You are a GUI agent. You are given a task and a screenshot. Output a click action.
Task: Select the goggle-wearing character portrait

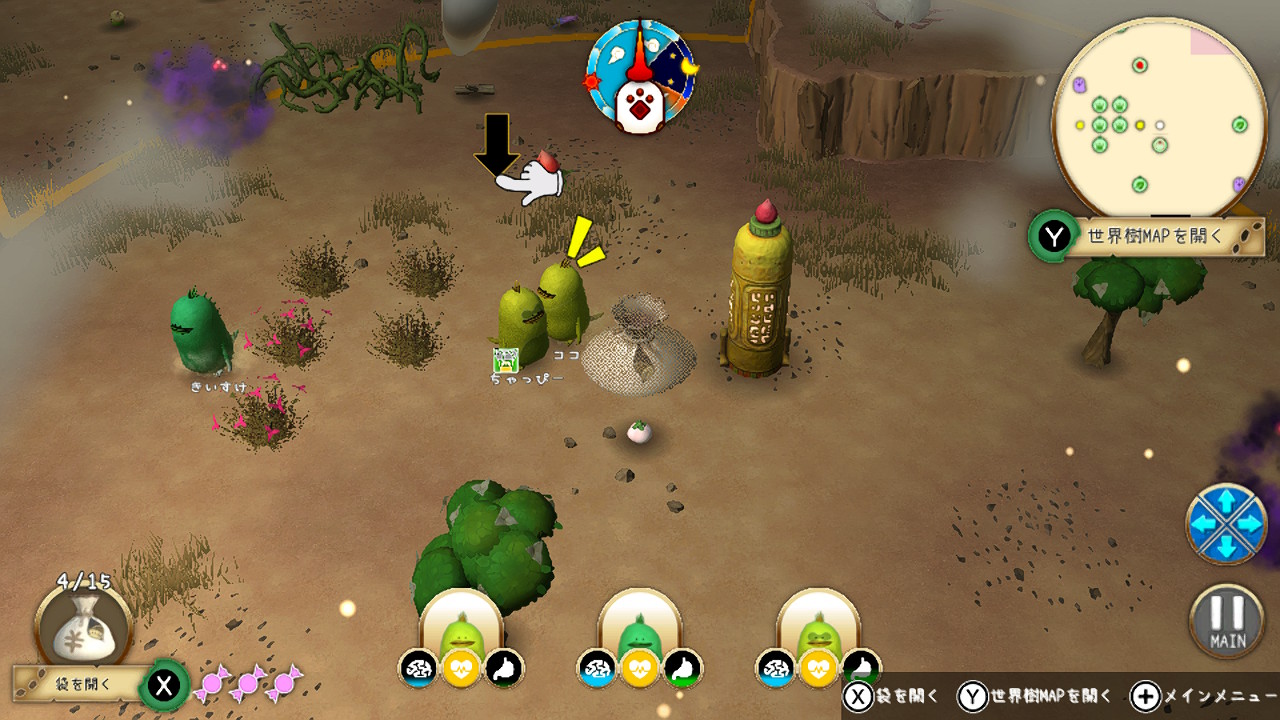coord(819,629)
